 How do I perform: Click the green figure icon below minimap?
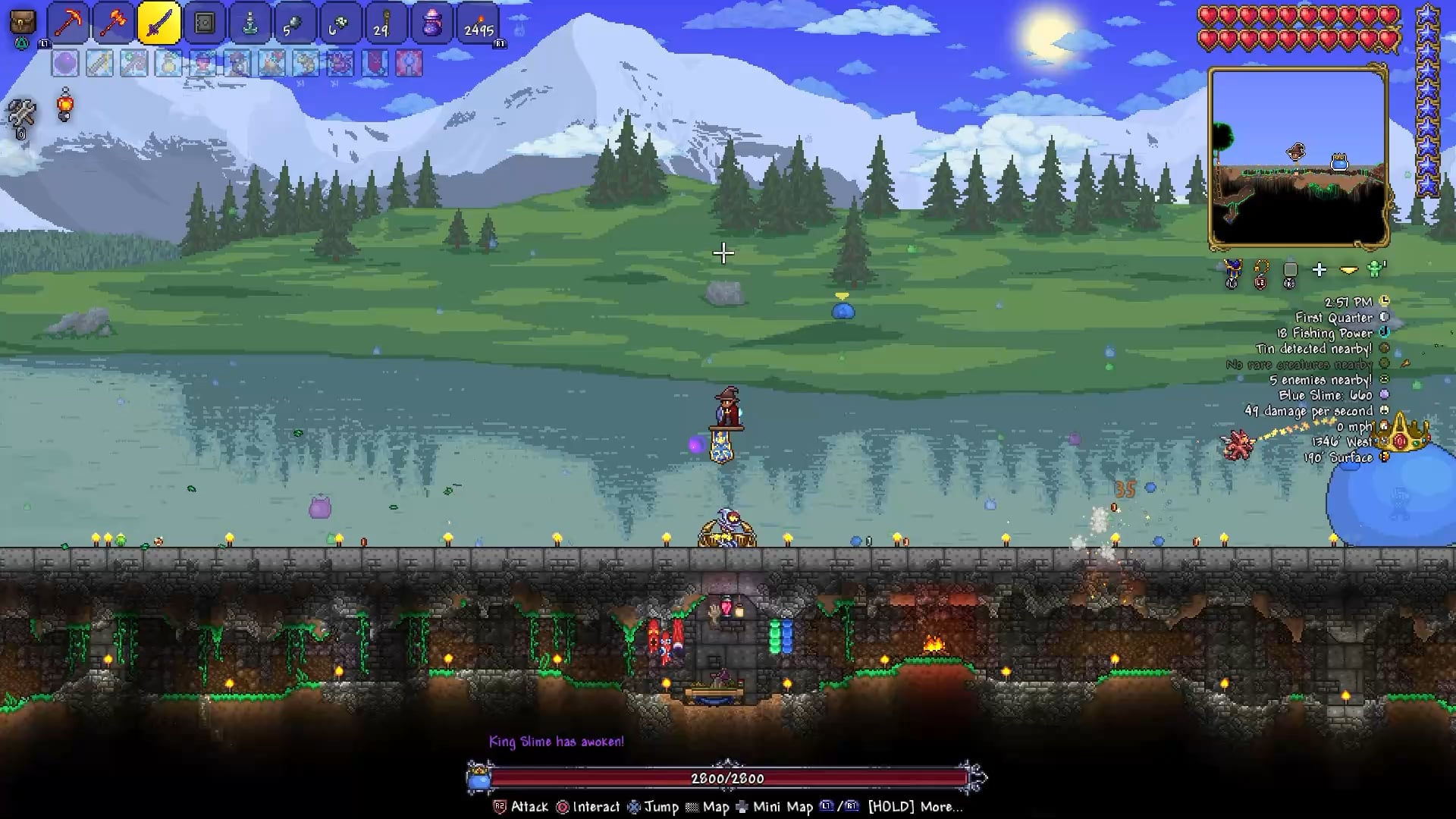(x=1376, y=268)
